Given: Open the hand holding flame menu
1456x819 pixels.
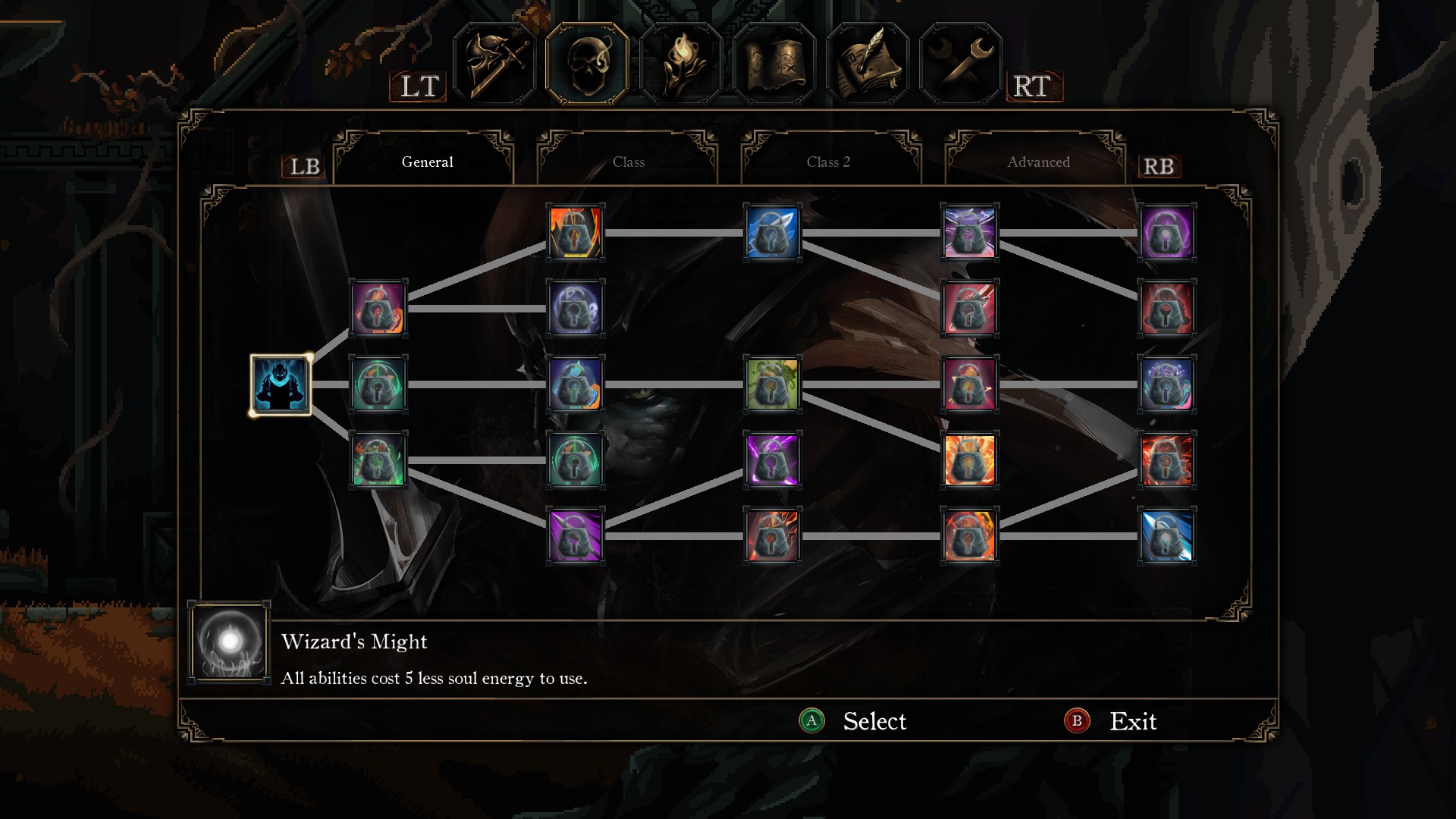Looking at the screenshot, I should click(x=680, y=64).
